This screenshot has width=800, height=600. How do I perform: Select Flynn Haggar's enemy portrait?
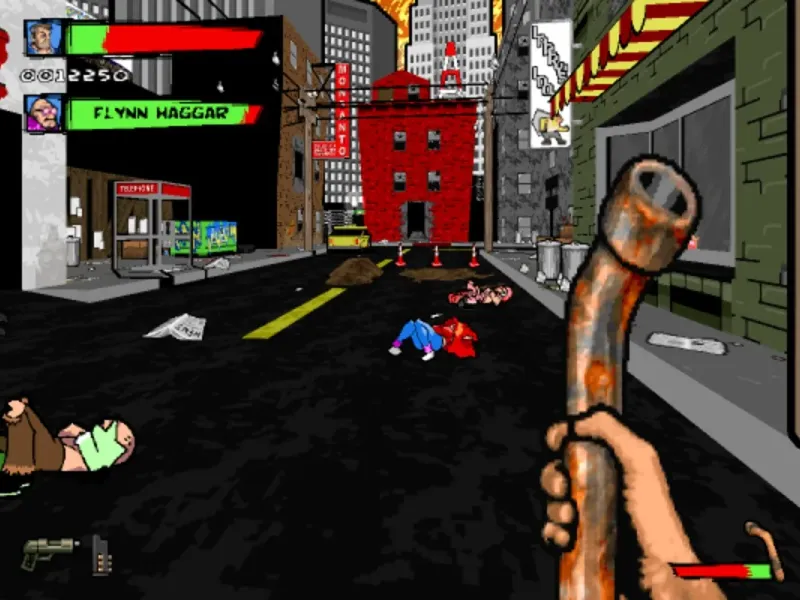point(43,112)
